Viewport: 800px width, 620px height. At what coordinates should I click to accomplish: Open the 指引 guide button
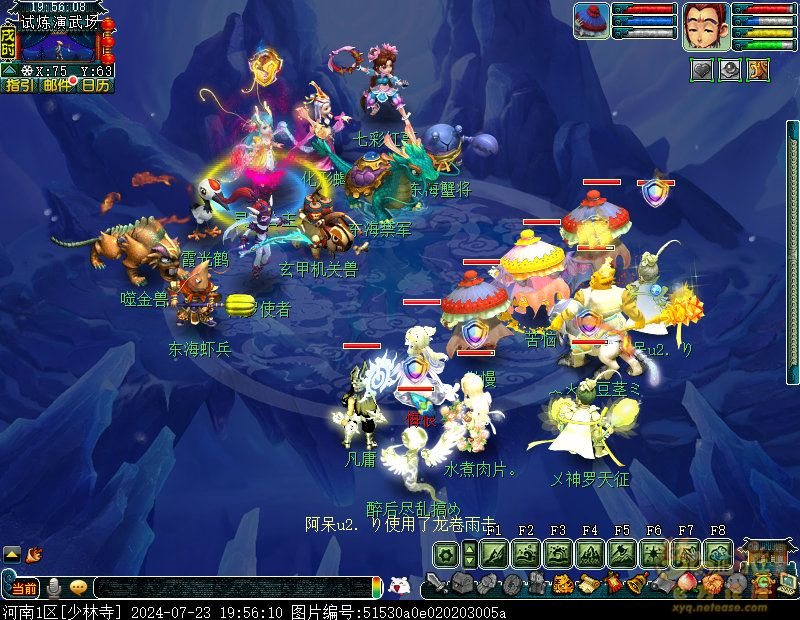[x=19, y=86]
